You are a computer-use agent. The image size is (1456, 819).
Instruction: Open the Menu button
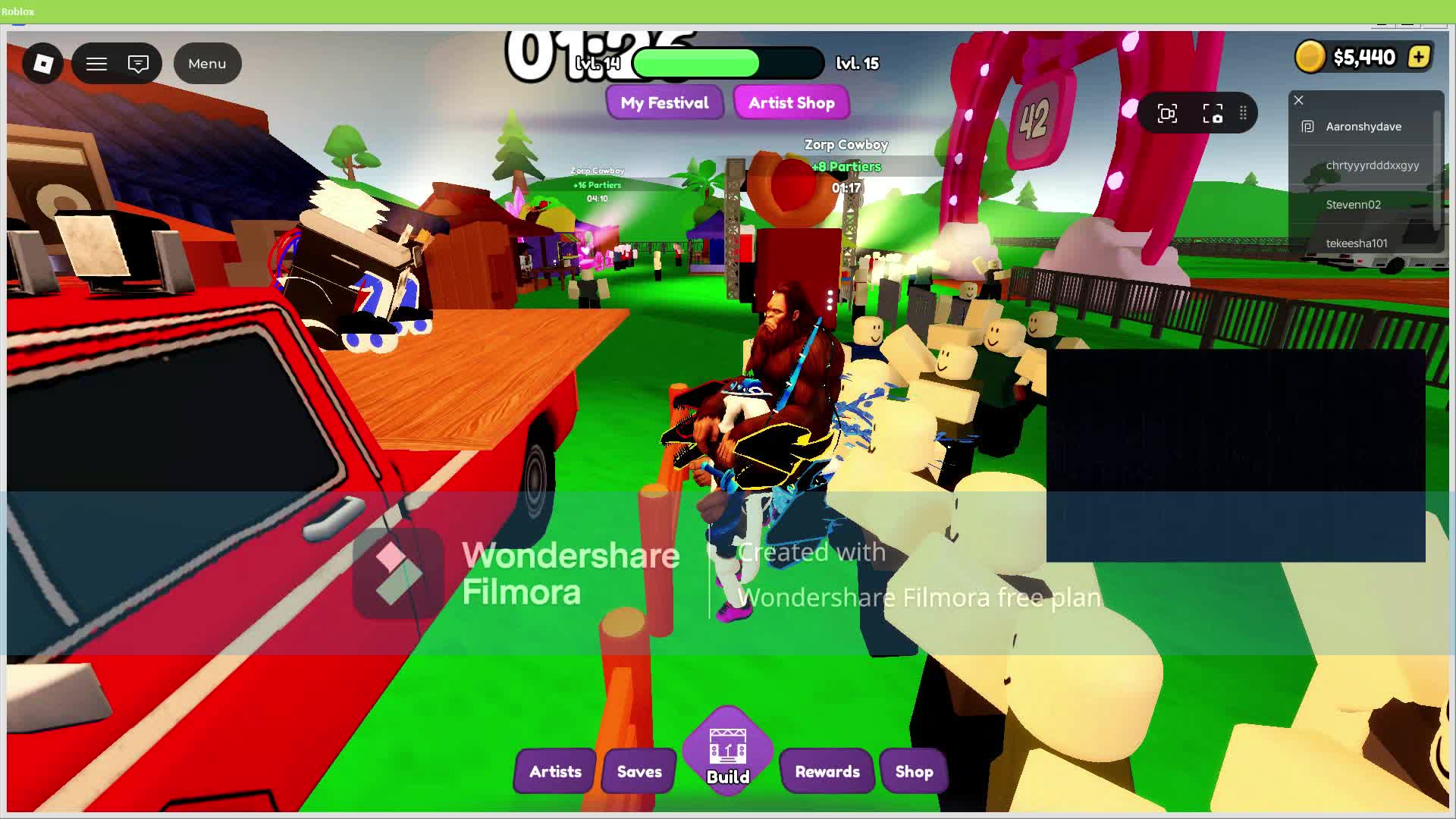[x=207, y=64]
